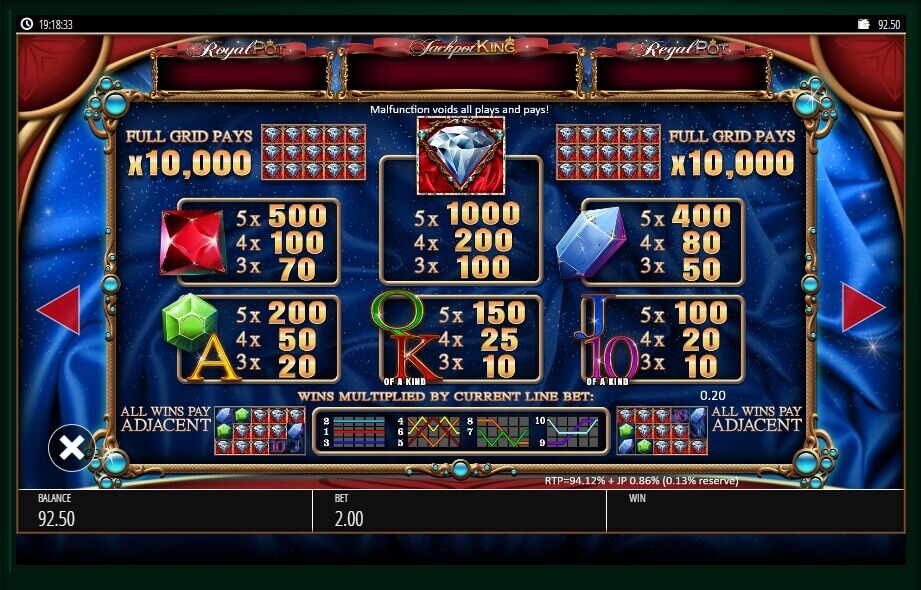Close the paytable with the X button
The width and height of the screenshot is (921, 590).
click(72, 448)
